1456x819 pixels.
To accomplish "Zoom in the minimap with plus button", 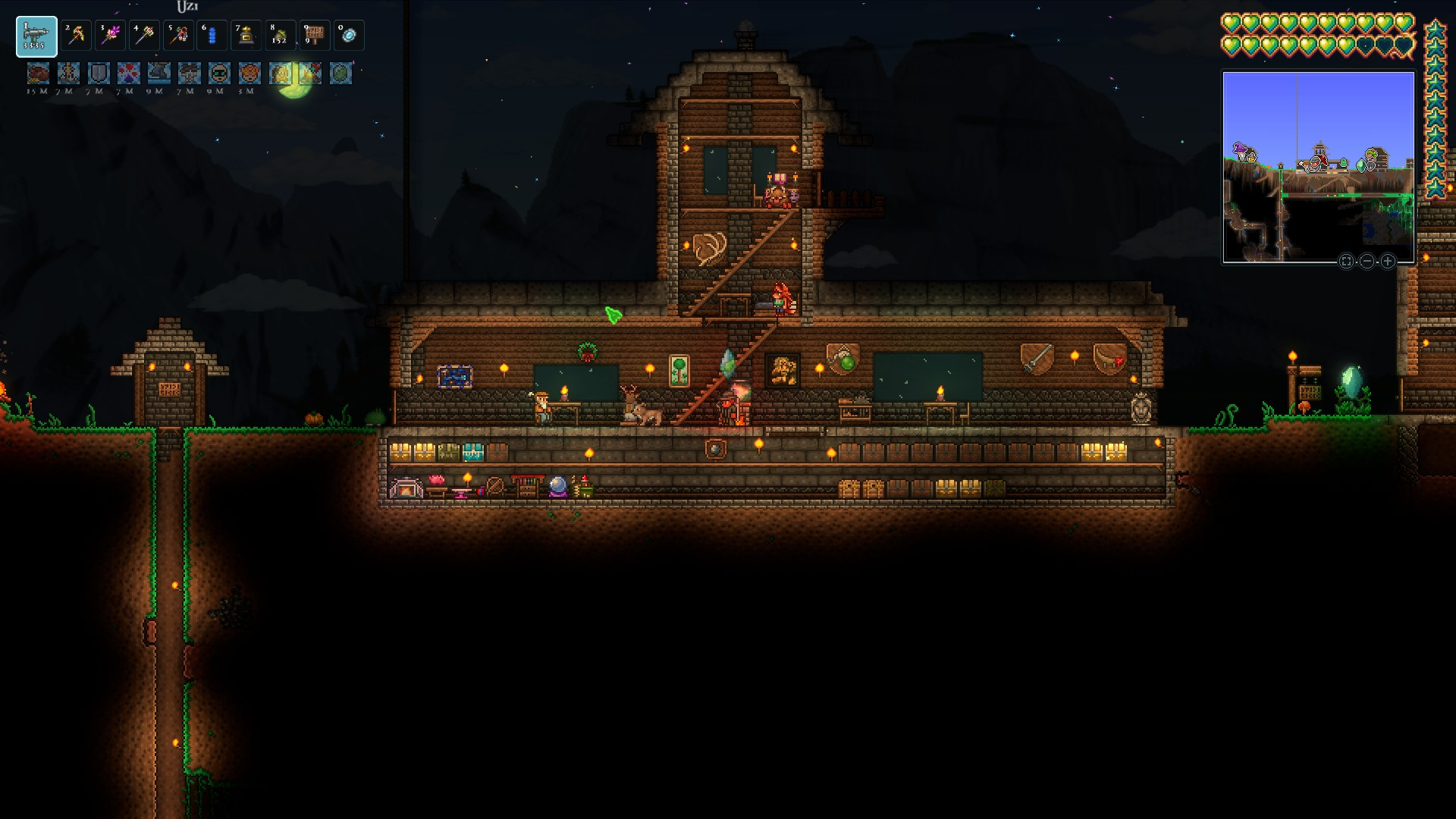I will click(x=1388, y=262).
